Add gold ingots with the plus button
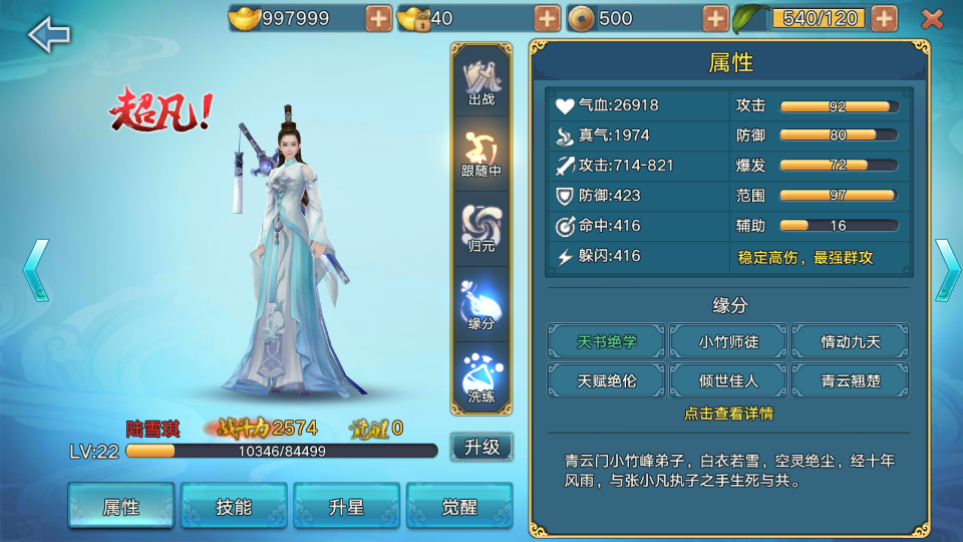This screenshot has width=963, height=542. tap(379, 18)
